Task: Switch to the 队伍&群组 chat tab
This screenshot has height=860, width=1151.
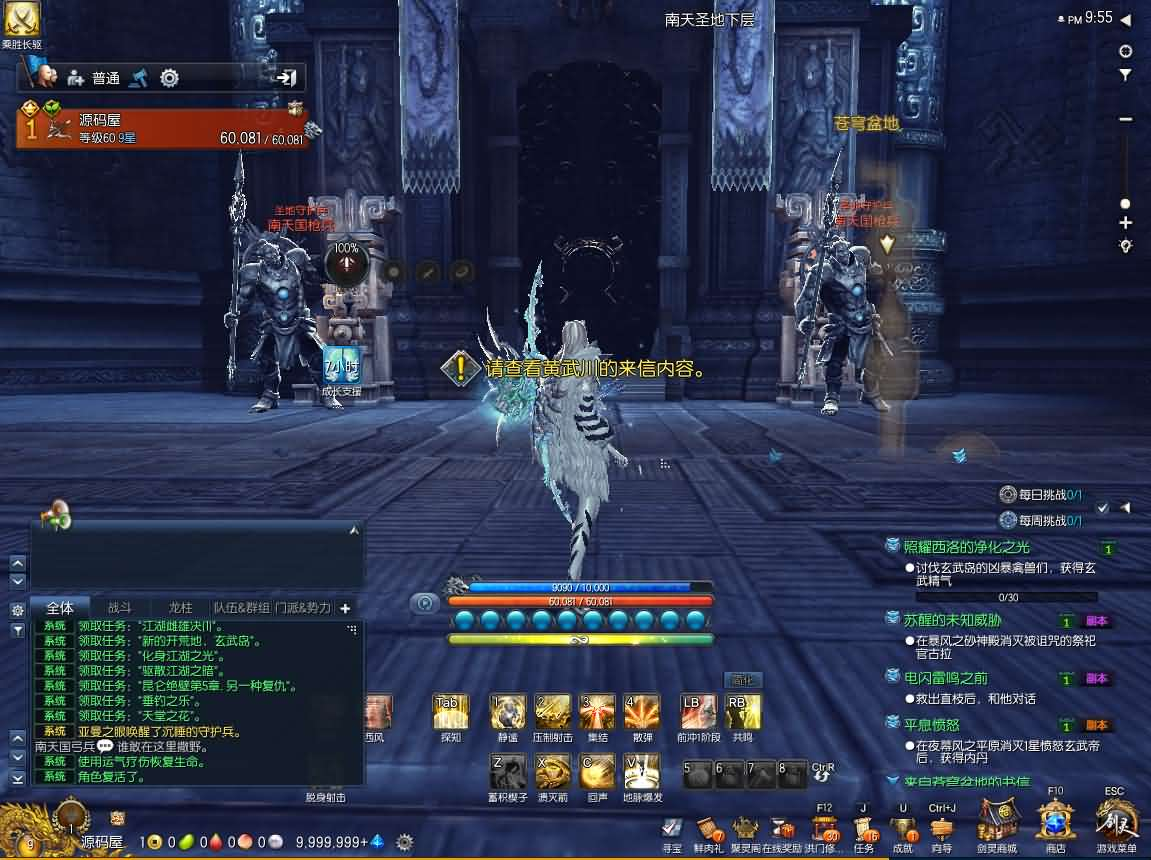Action: pyautogui.click(x=241, y=607)
